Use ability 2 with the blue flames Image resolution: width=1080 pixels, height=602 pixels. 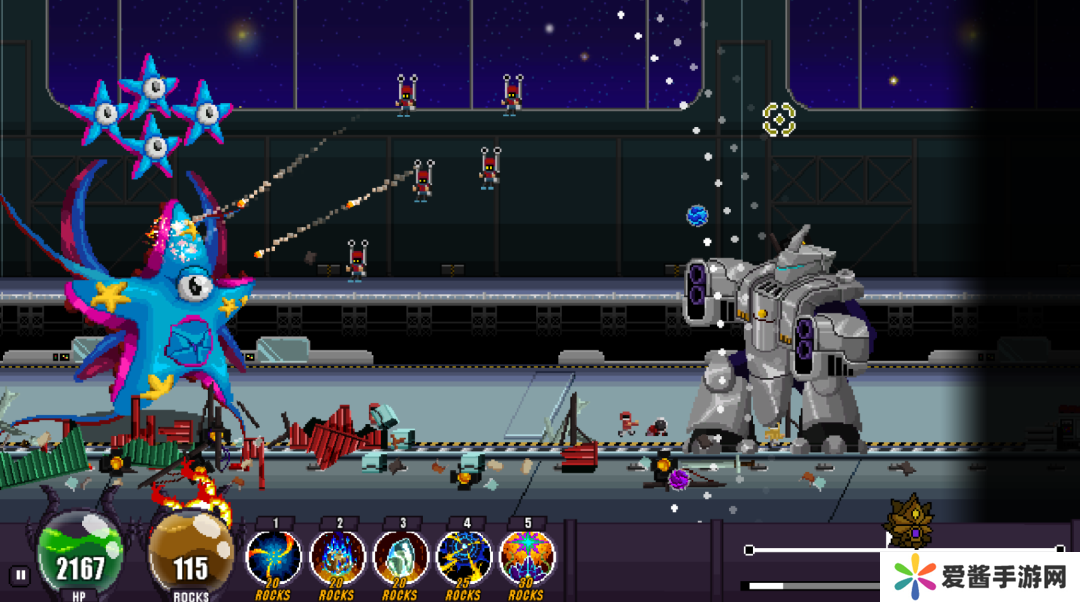click(x=338, y=558)
